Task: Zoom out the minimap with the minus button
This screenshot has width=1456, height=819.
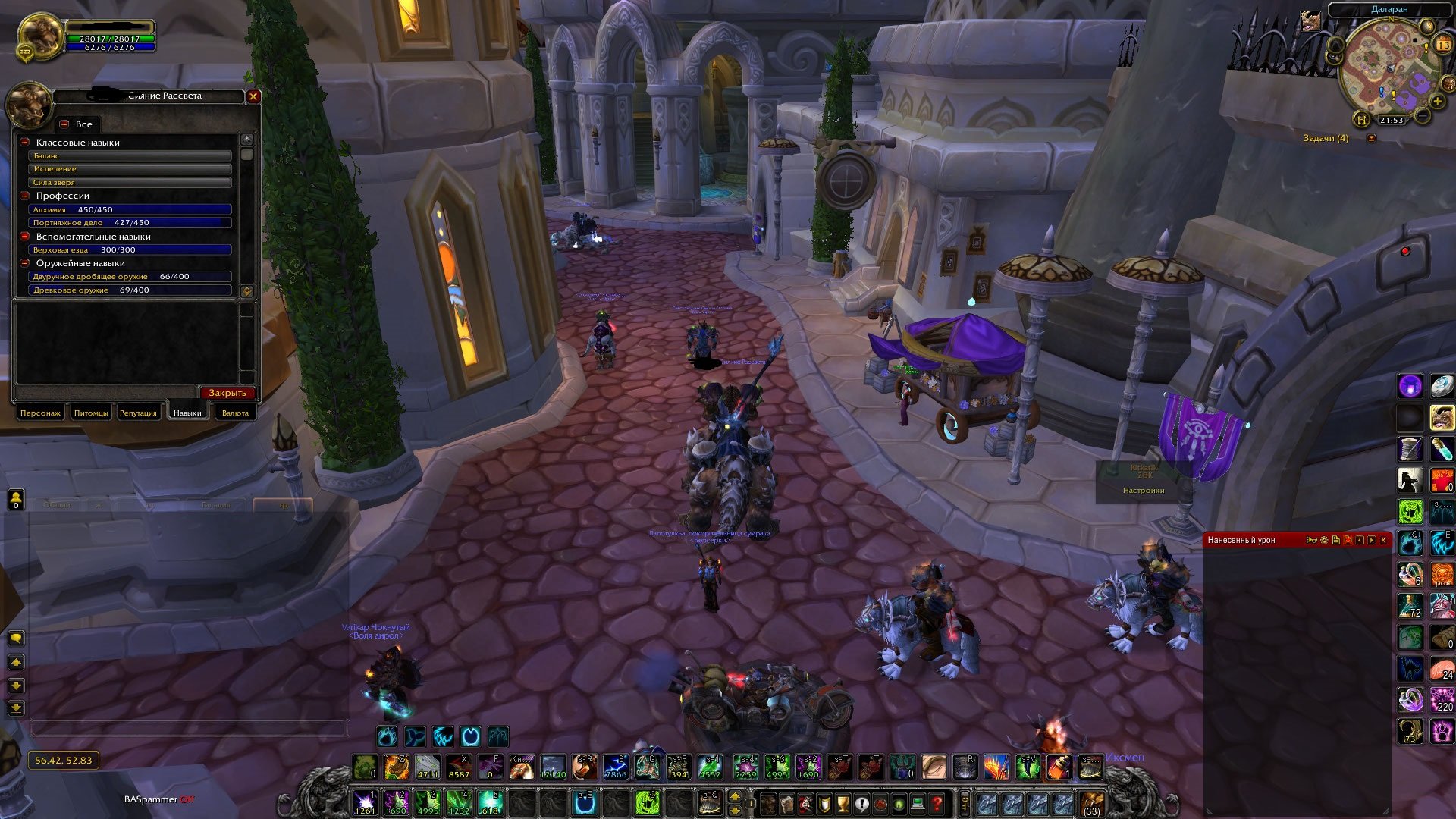Action: pos(1423,116)
